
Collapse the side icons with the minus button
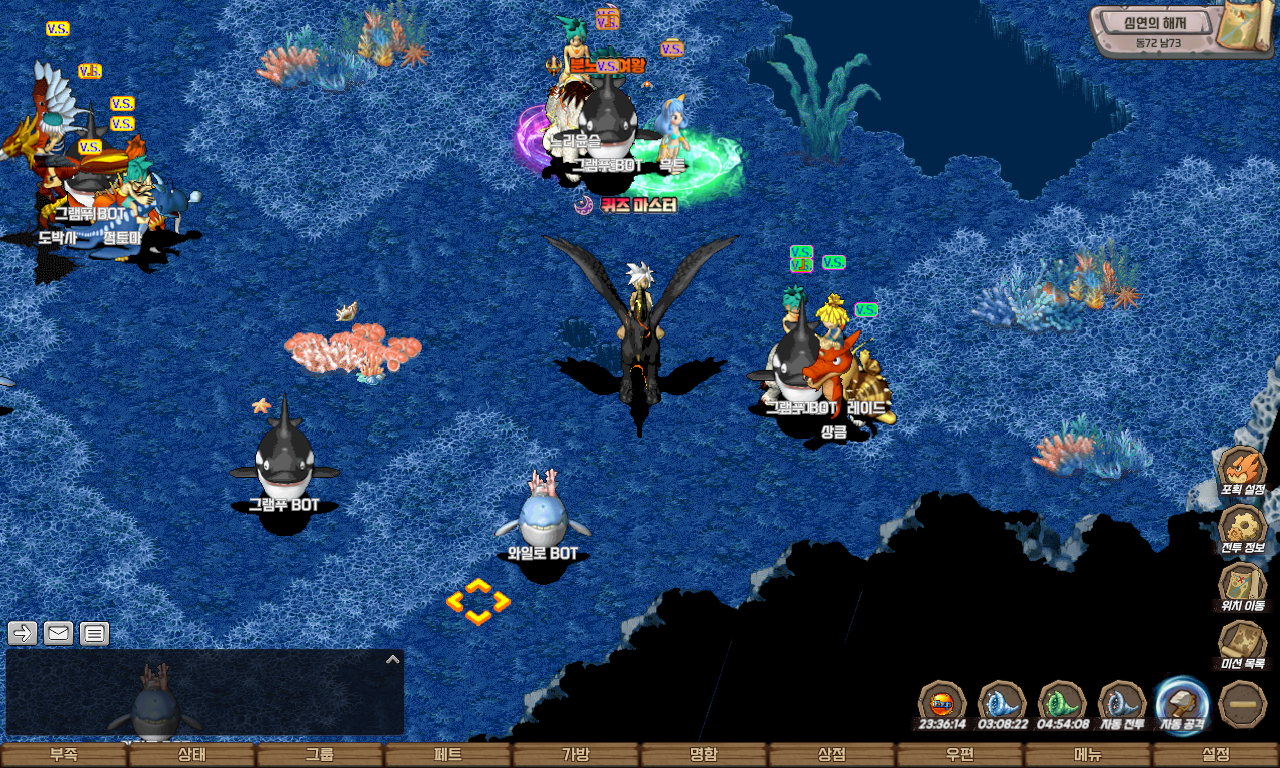[1243, 703]
